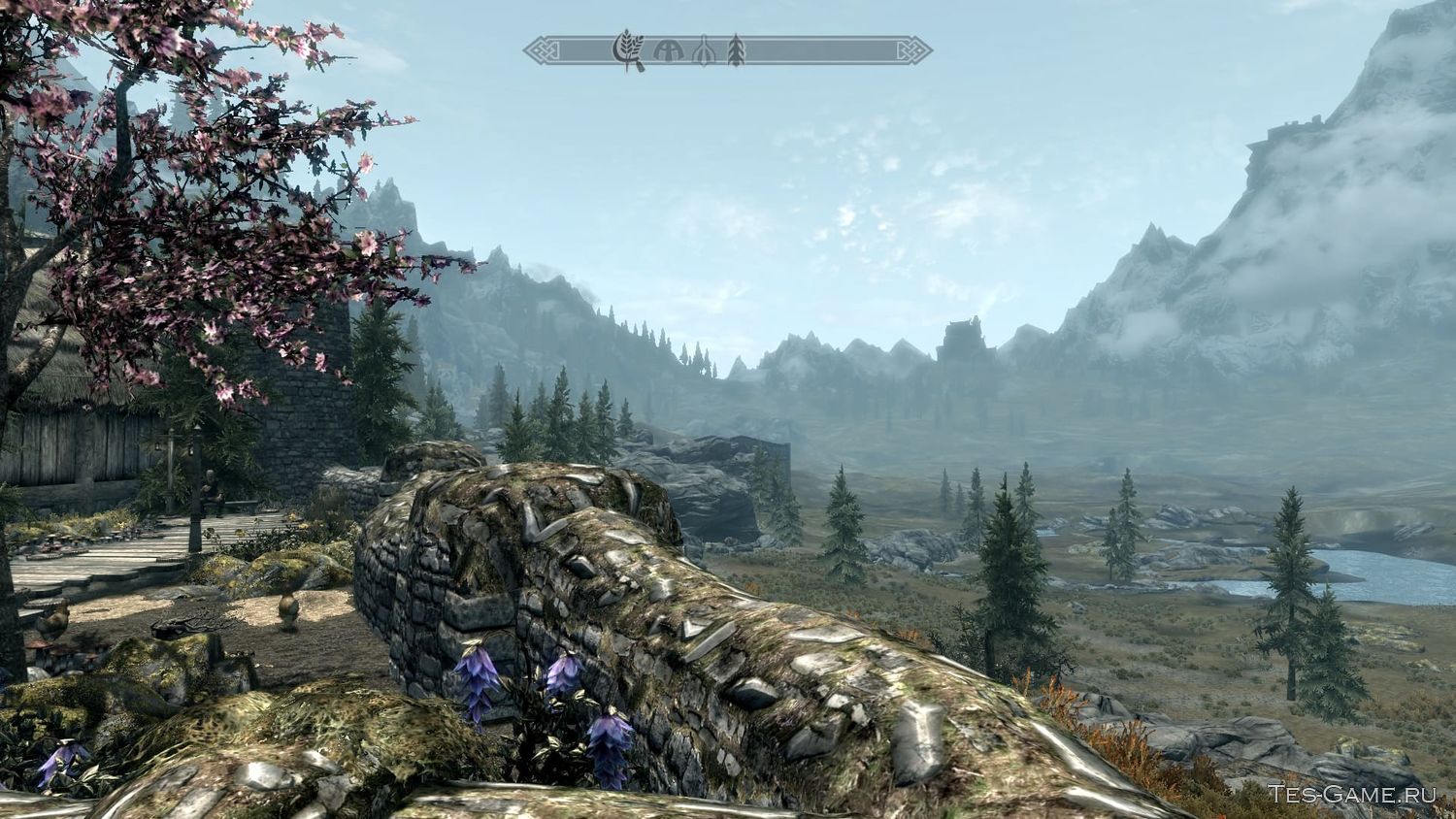
Task: Pick the pine tree grove marker on the compass
Action: pyautogui.click(x=736, y=50)
